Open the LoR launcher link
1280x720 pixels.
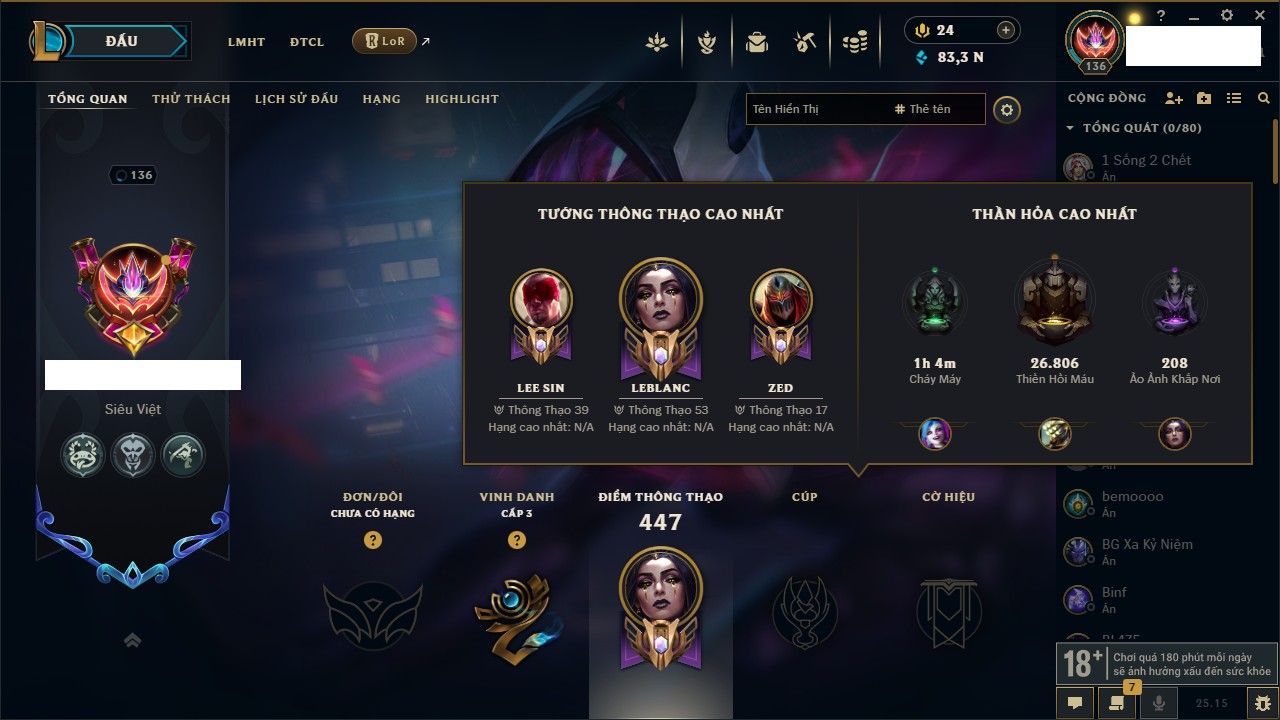385,41
